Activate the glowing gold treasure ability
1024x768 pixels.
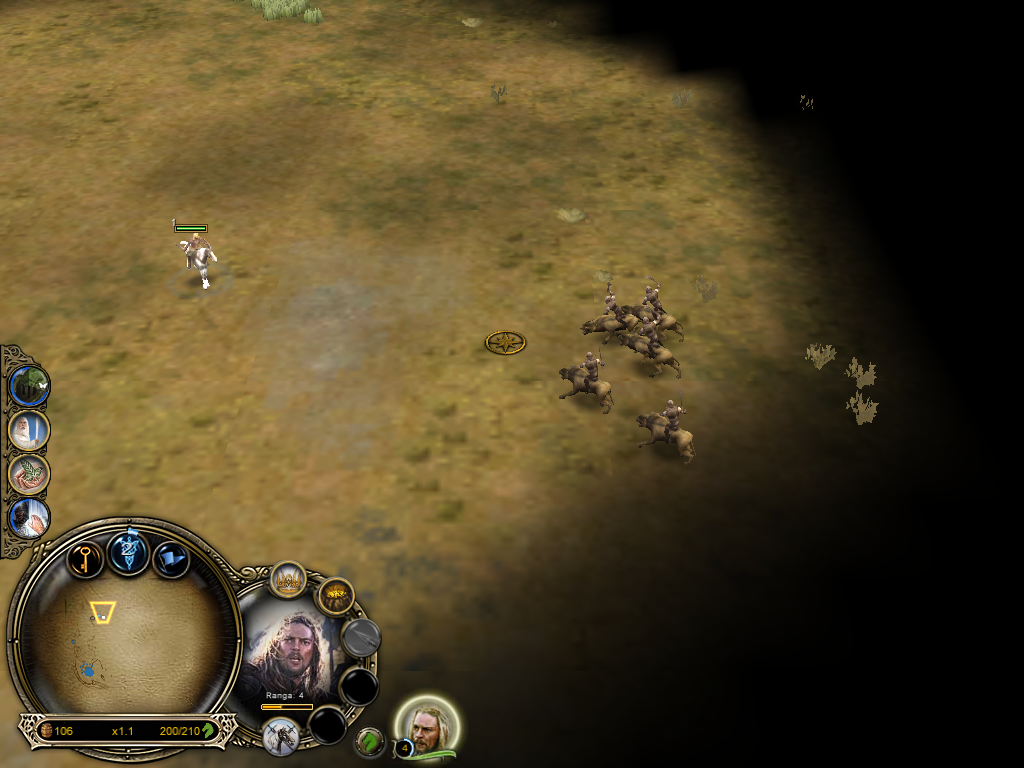click(x=336, y=597)
